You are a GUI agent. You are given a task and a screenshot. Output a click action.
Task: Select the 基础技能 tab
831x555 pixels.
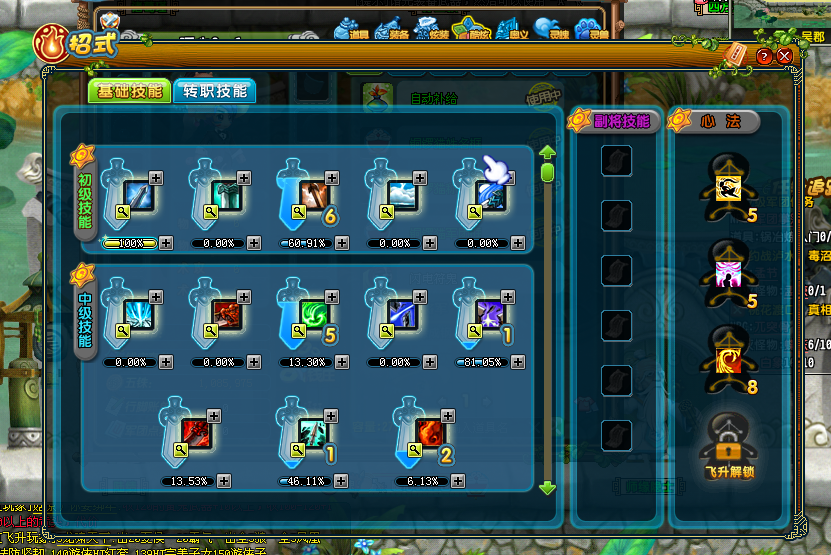[130, 91]
